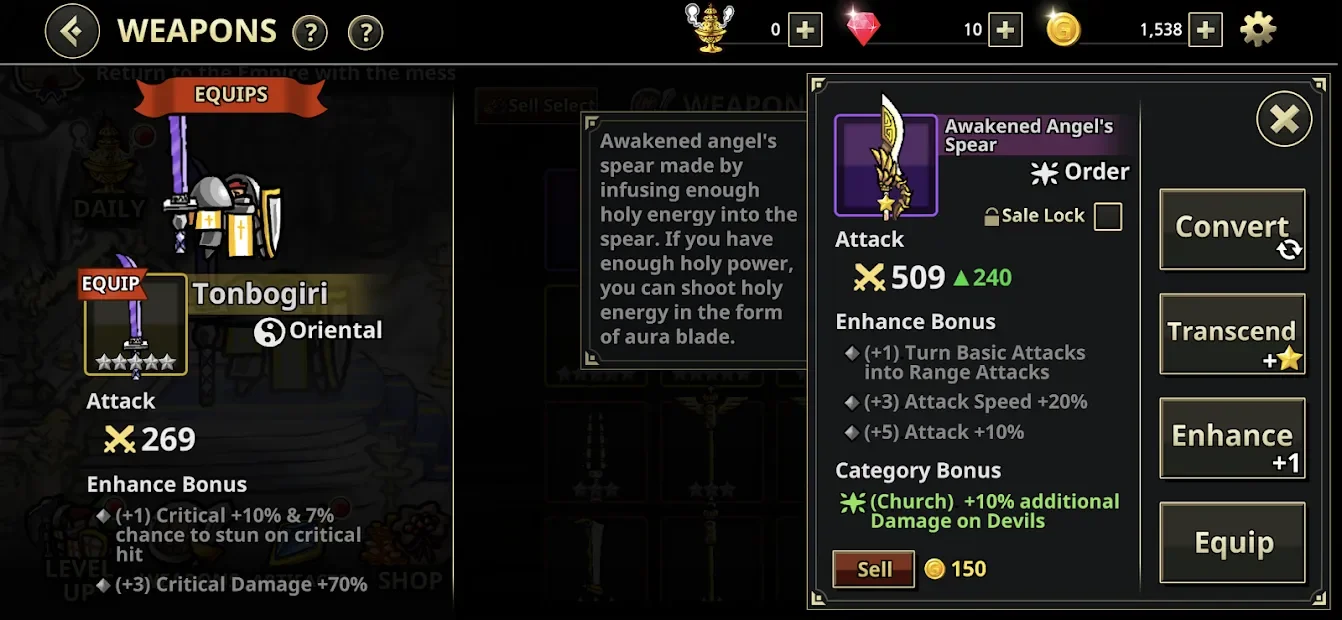Image resolution: width=1342 pixels, height=620 pixels.
Task: Convert the Awakened Angel's Spear
Action: click(1232, 229)
